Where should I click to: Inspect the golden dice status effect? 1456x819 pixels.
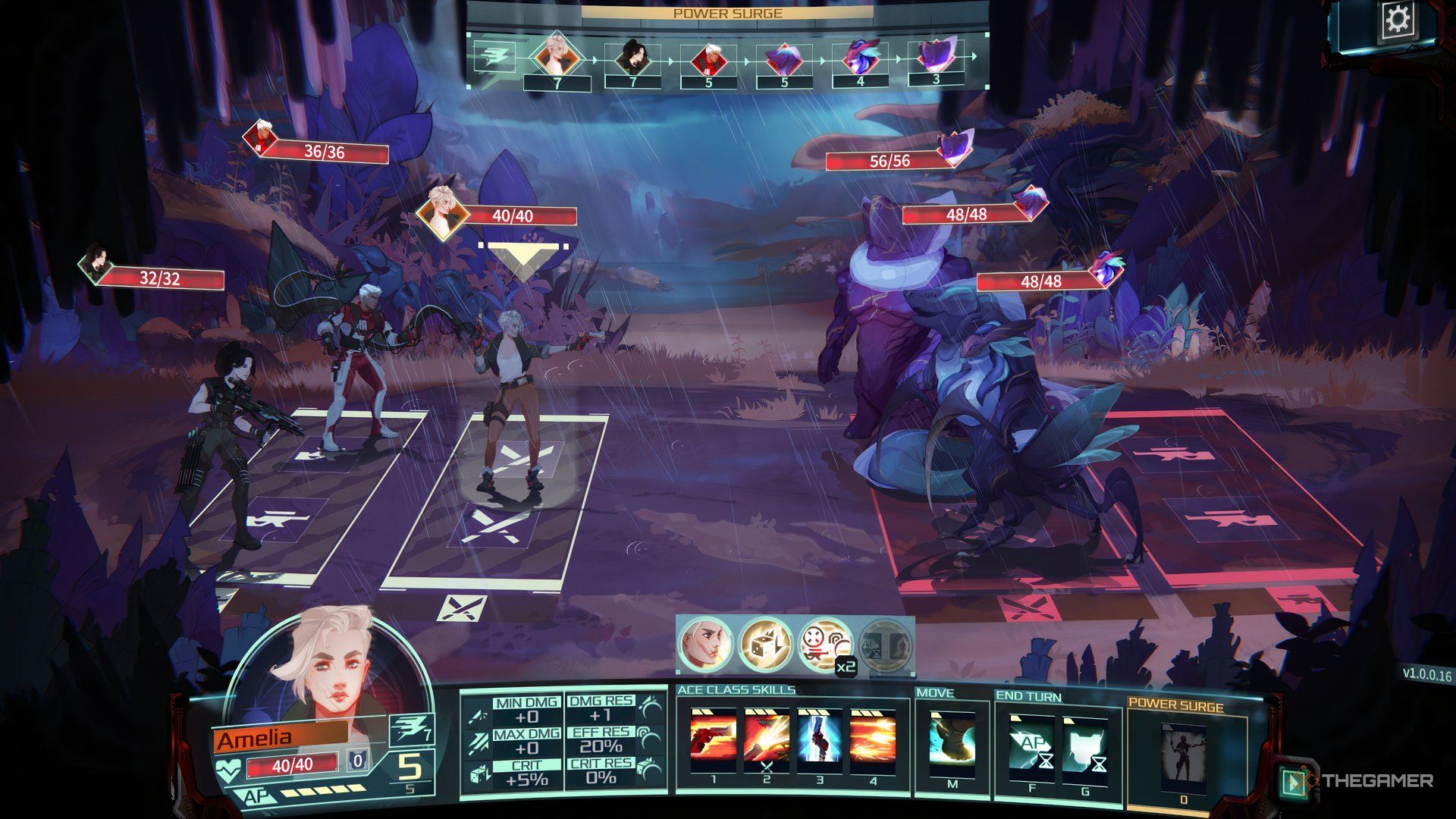766,645
